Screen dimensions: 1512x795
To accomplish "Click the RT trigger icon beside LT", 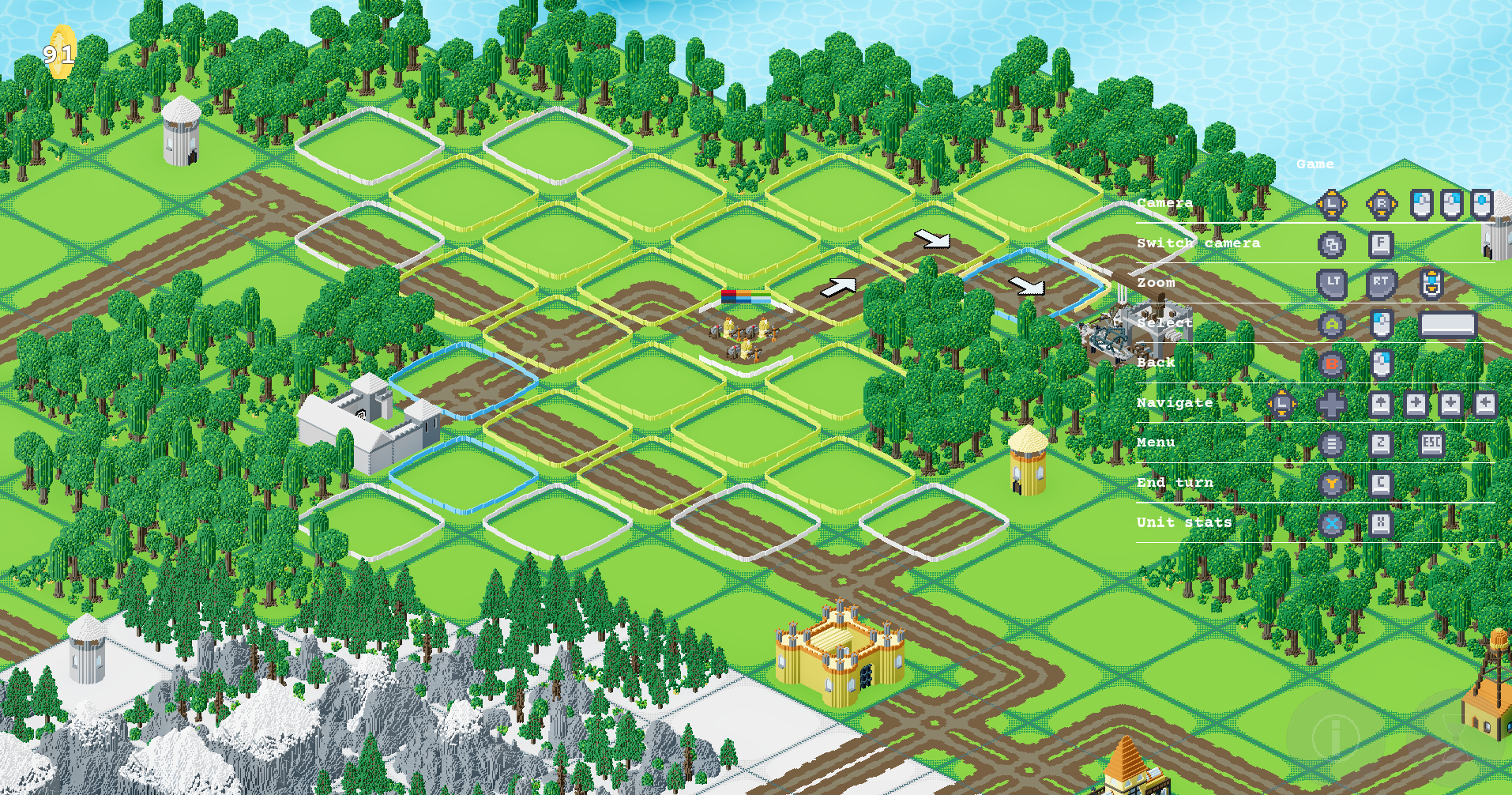I will [1380, 282].
